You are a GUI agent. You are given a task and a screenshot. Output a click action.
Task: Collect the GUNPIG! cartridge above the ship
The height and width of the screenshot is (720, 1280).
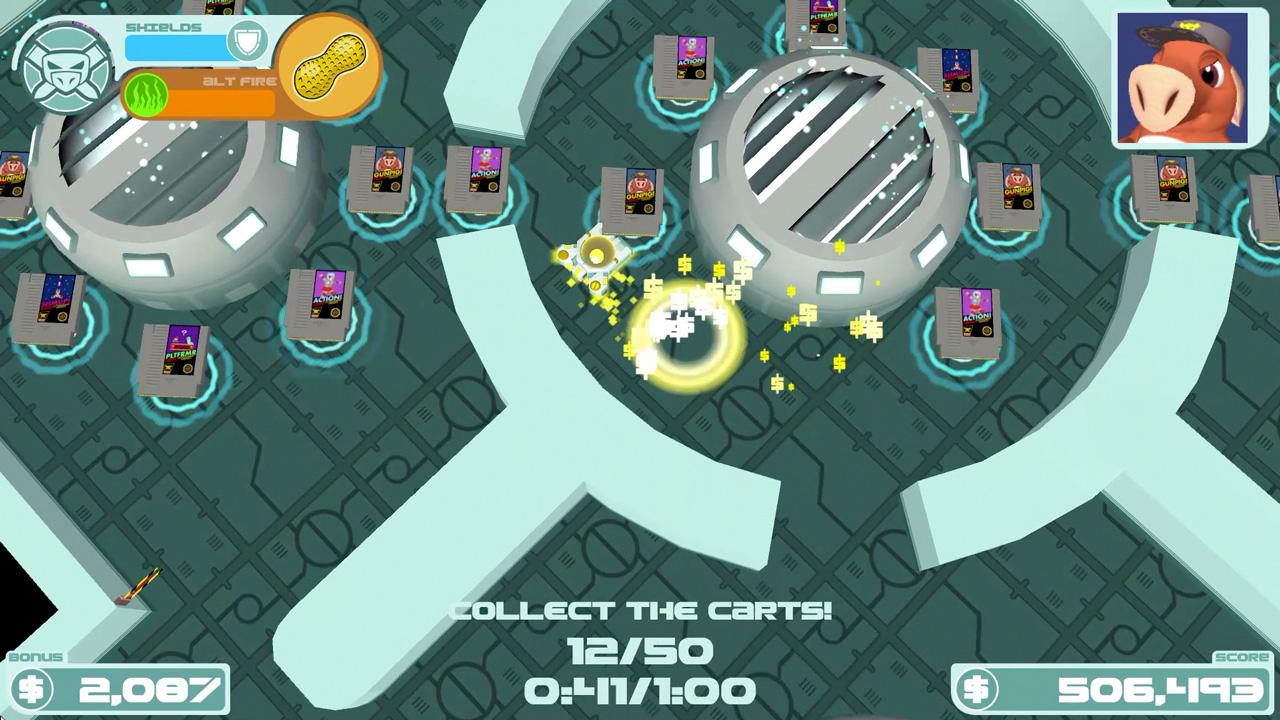coord(630,197)
